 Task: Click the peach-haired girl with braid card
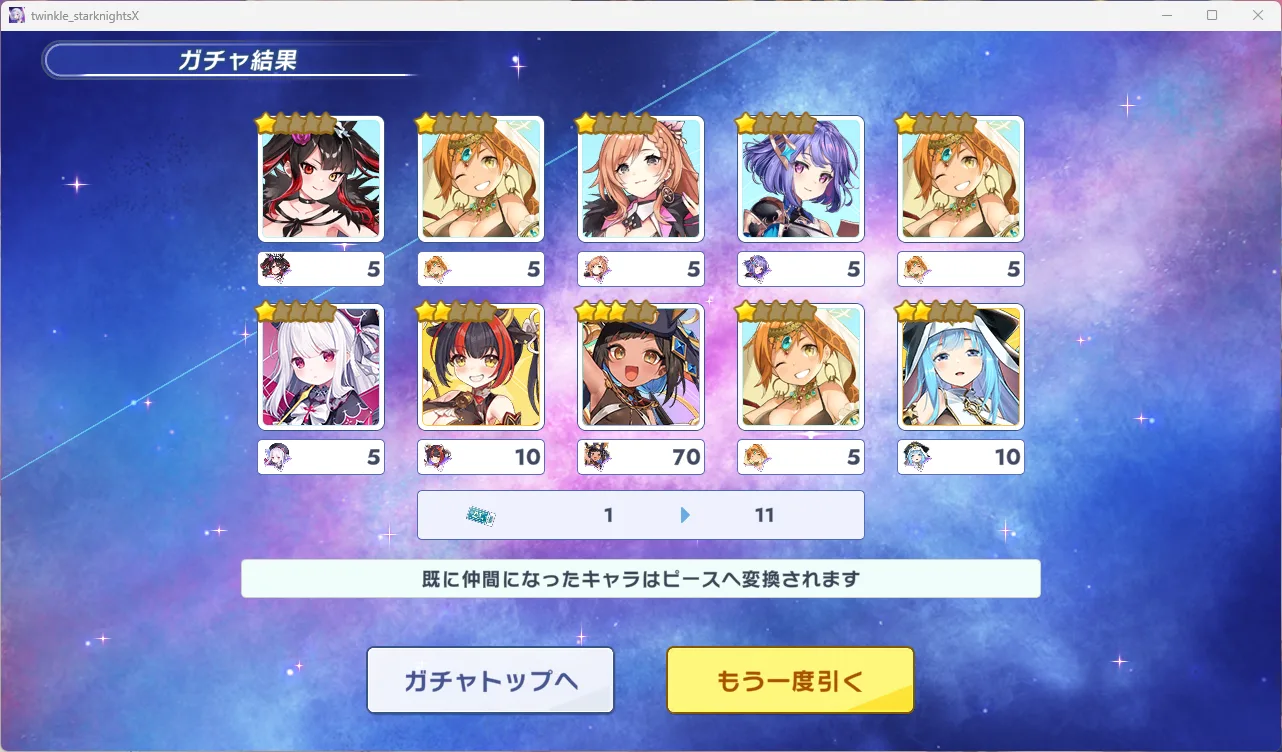point(641,179)
